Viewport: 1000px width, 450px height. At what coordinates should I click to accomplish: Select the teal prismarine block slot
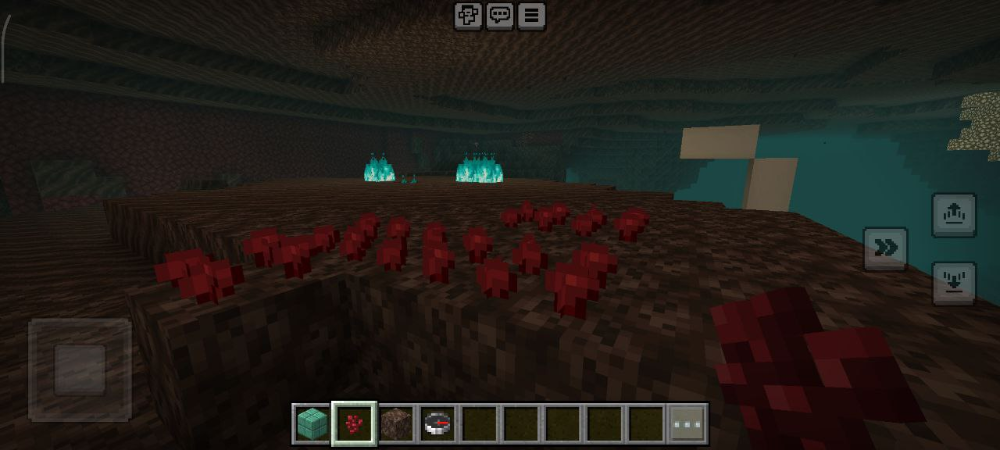[x=311, y=423]
